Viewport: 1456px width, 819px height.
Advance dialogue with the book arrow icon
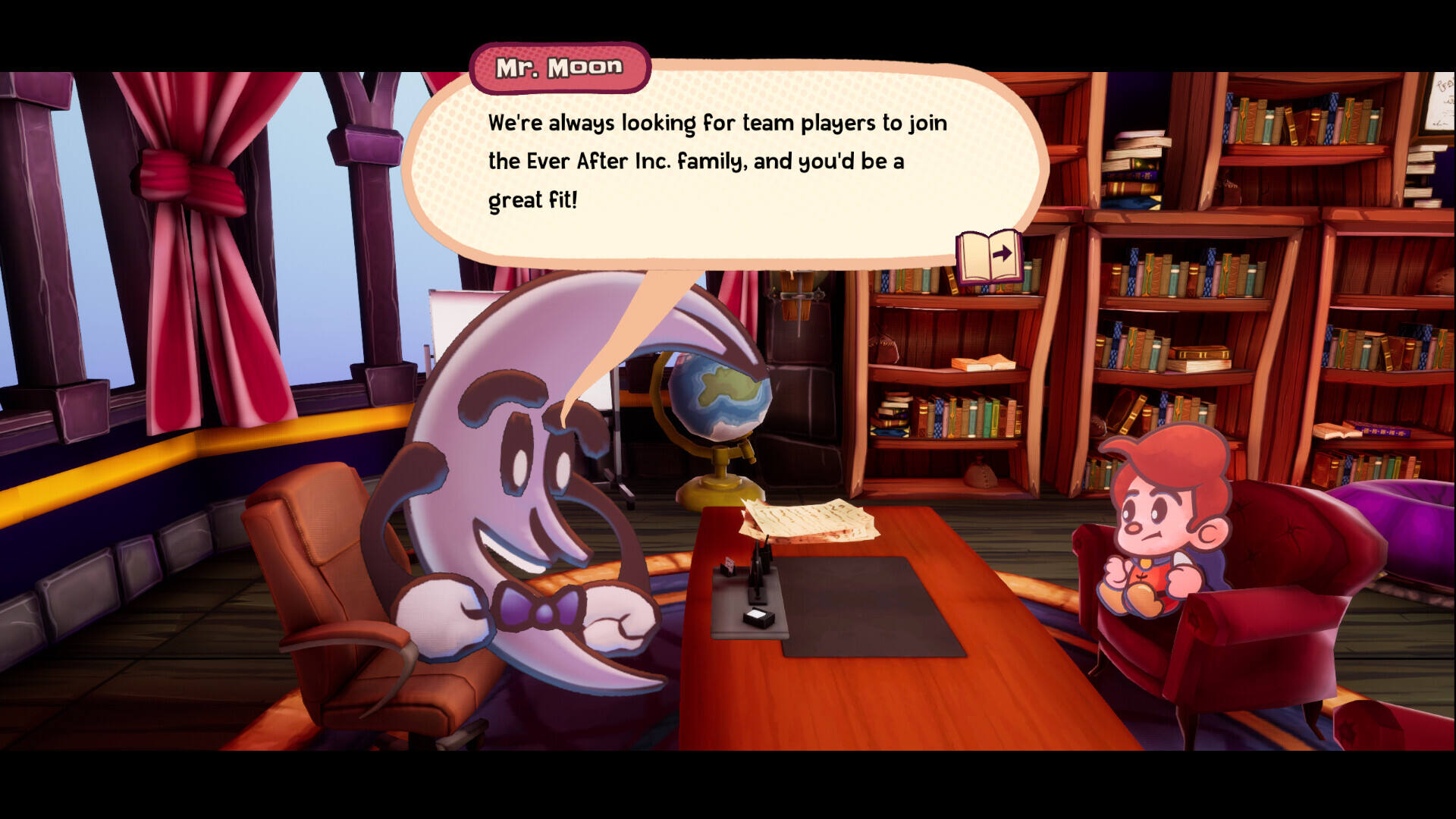(989, 256)
